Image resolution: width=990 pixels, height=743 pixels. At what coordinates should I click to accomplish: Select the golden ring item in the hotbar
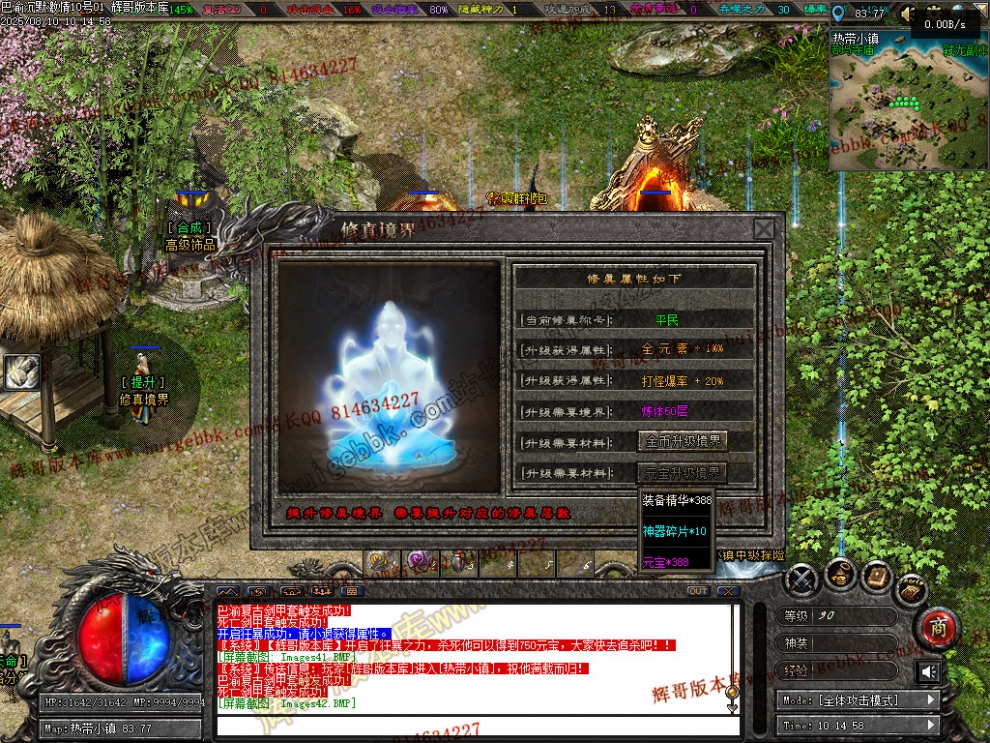(378, 562)
